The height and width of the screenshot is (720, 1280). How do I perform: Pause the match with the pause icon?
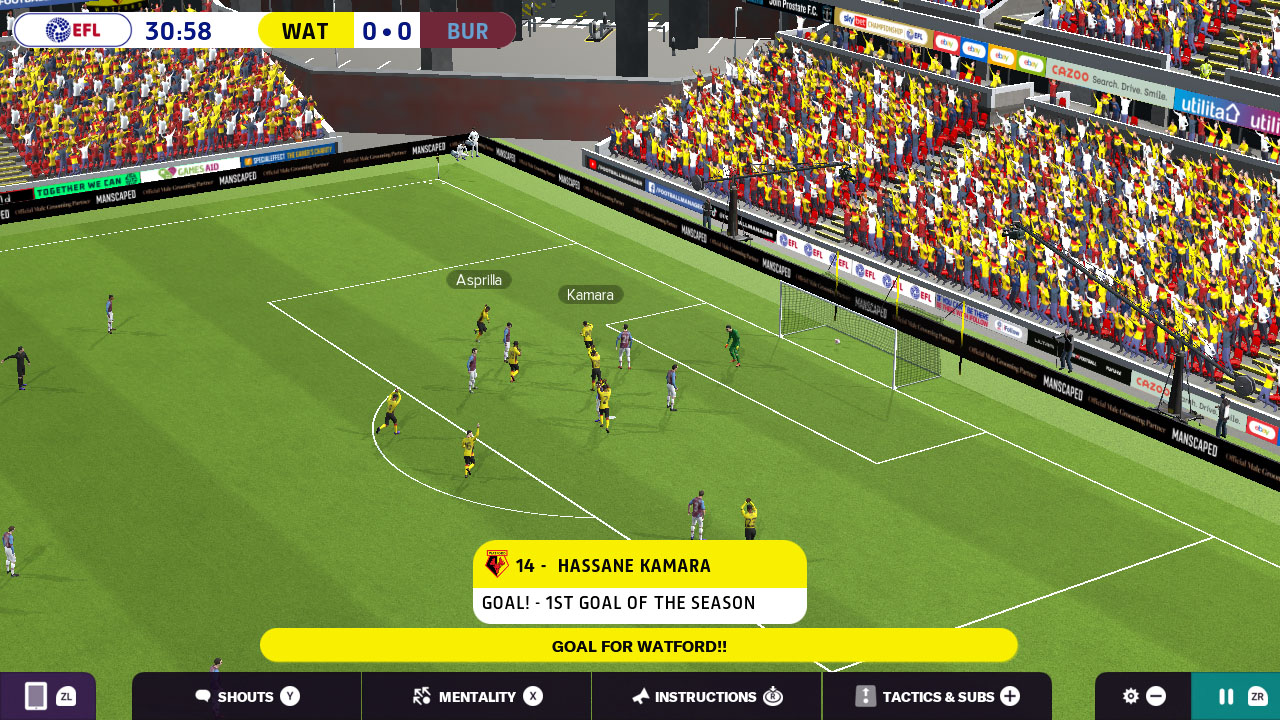(1226, 696)
